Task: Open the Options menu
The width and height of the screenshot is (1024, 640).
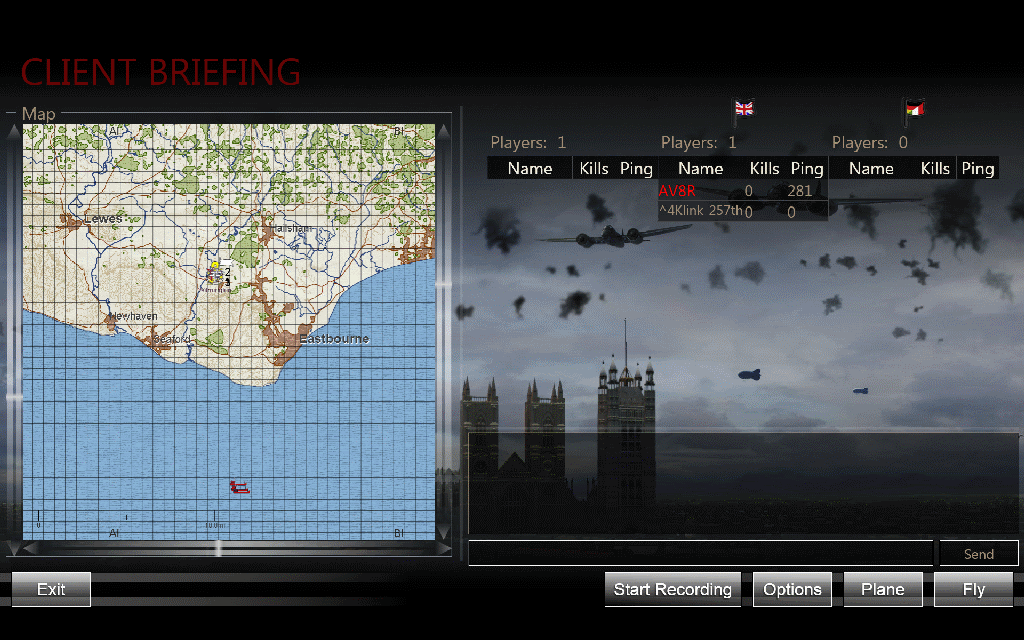Action: pos(792,589)
